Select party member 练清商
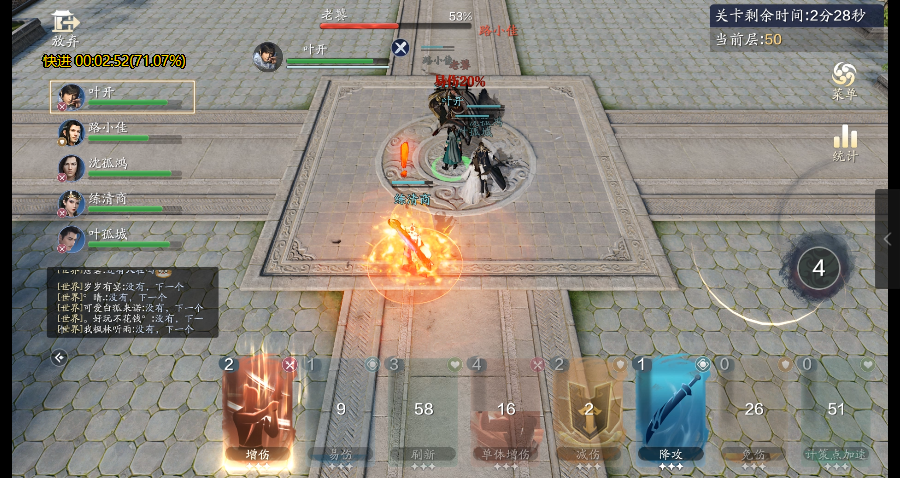 click(120, 204)
